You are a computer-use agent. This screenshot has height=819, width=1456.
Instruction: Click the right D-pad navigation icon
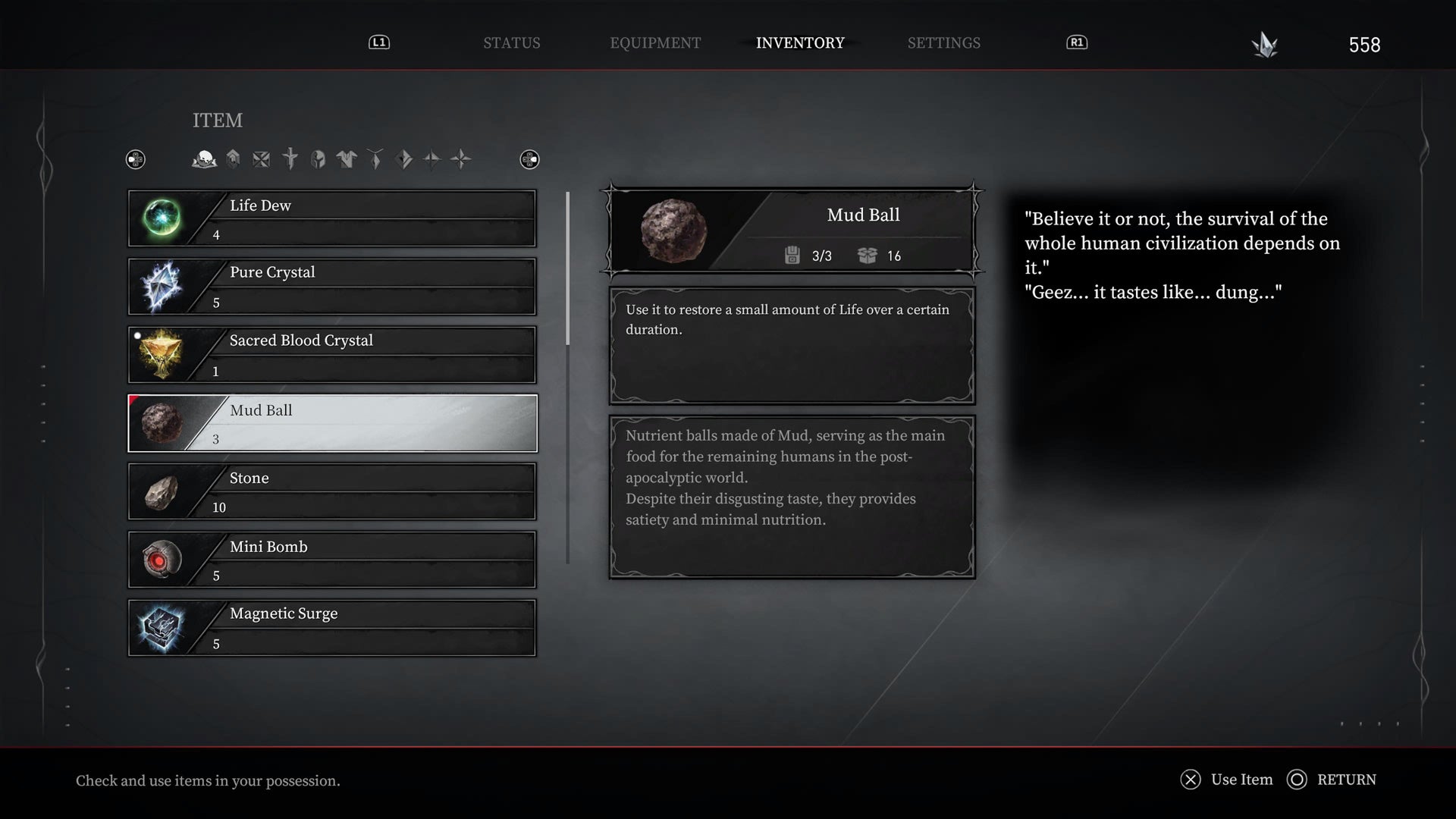(x=529, y=159)
